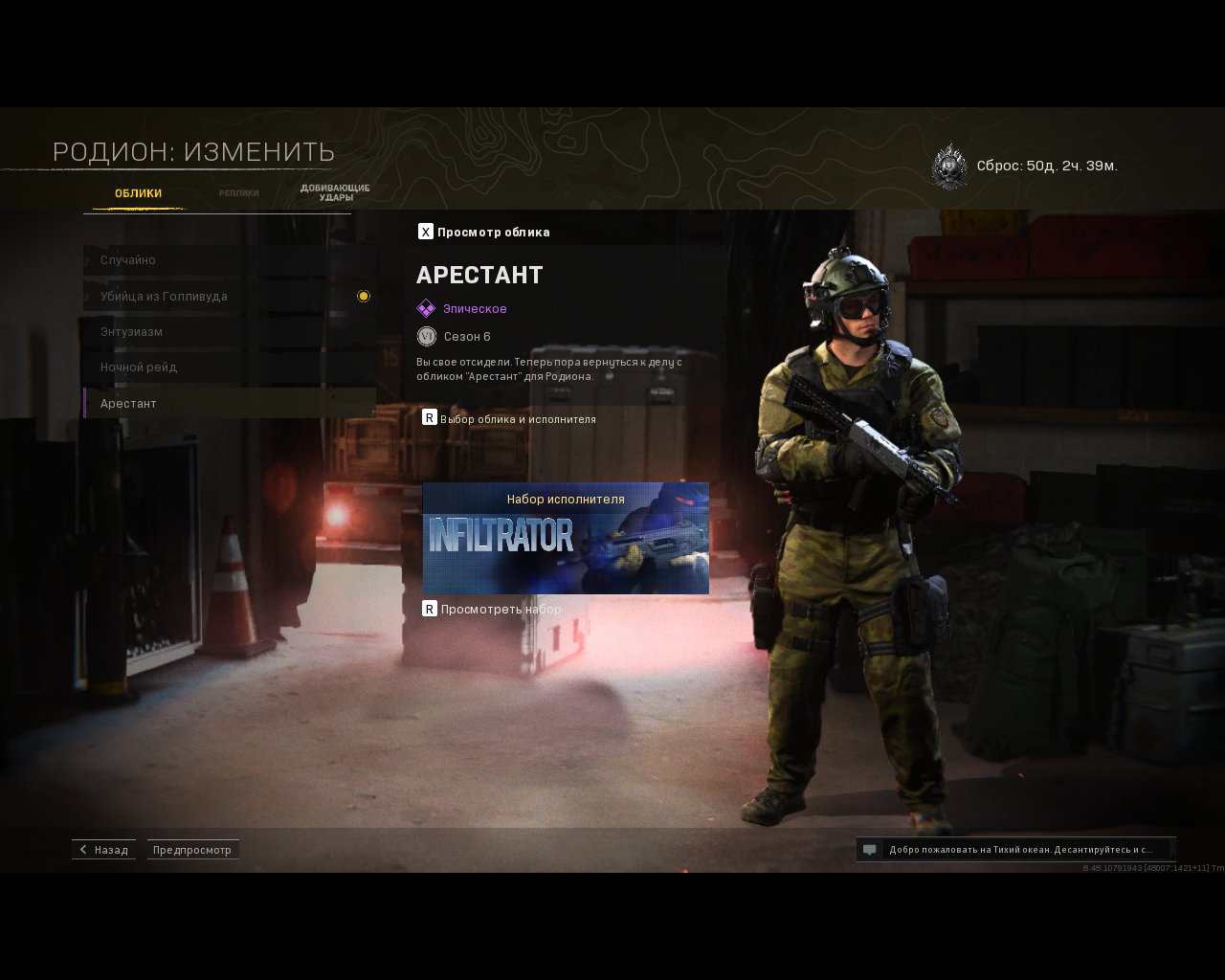Viewport: 1225px width, 980px height.
Task: Select the Арестант skin entry
Action: [230, 404]
